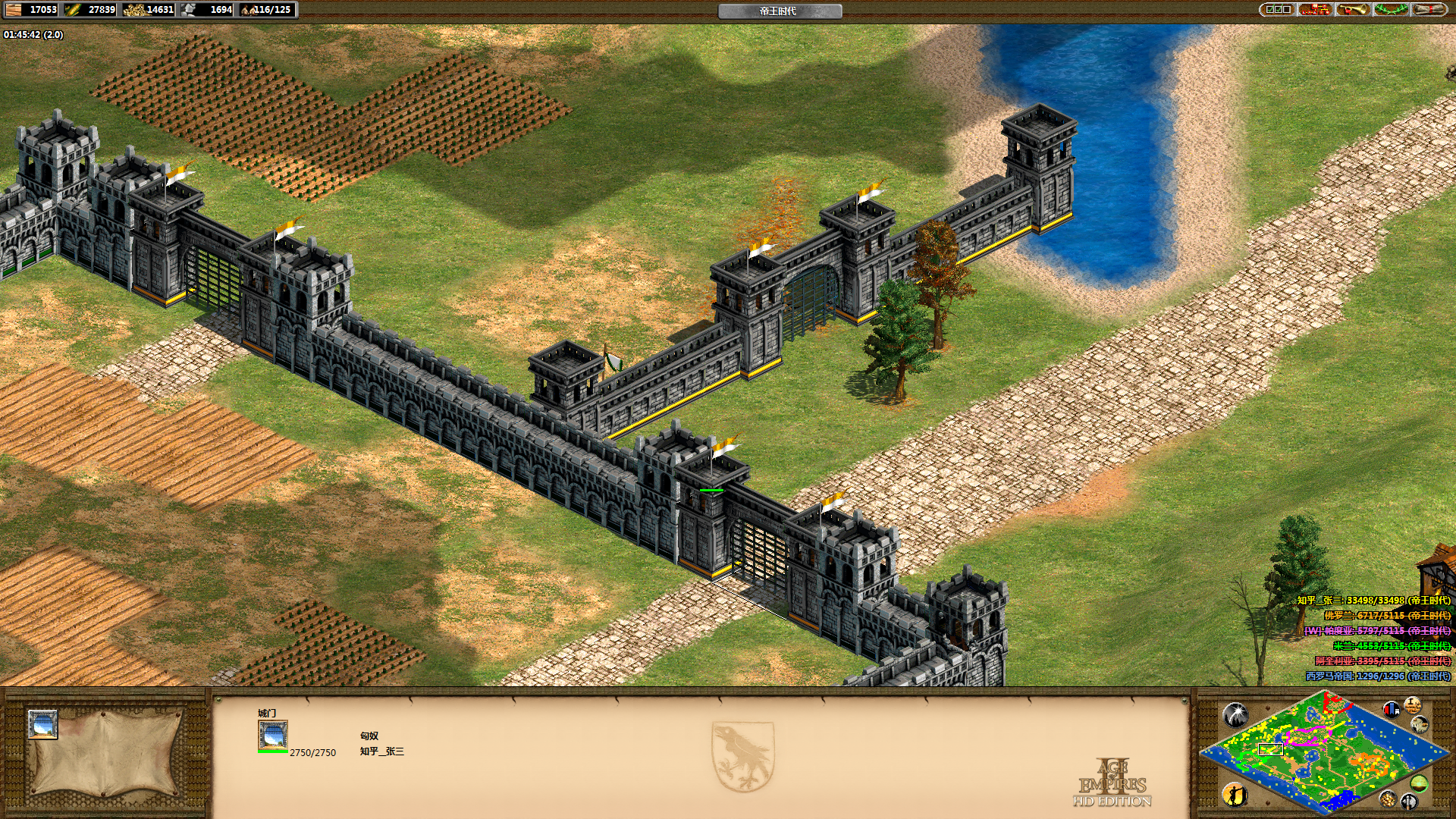Viewport: 1456px width, 819px height.
Task: Open the chat horn button
Action: [1353, 10]
